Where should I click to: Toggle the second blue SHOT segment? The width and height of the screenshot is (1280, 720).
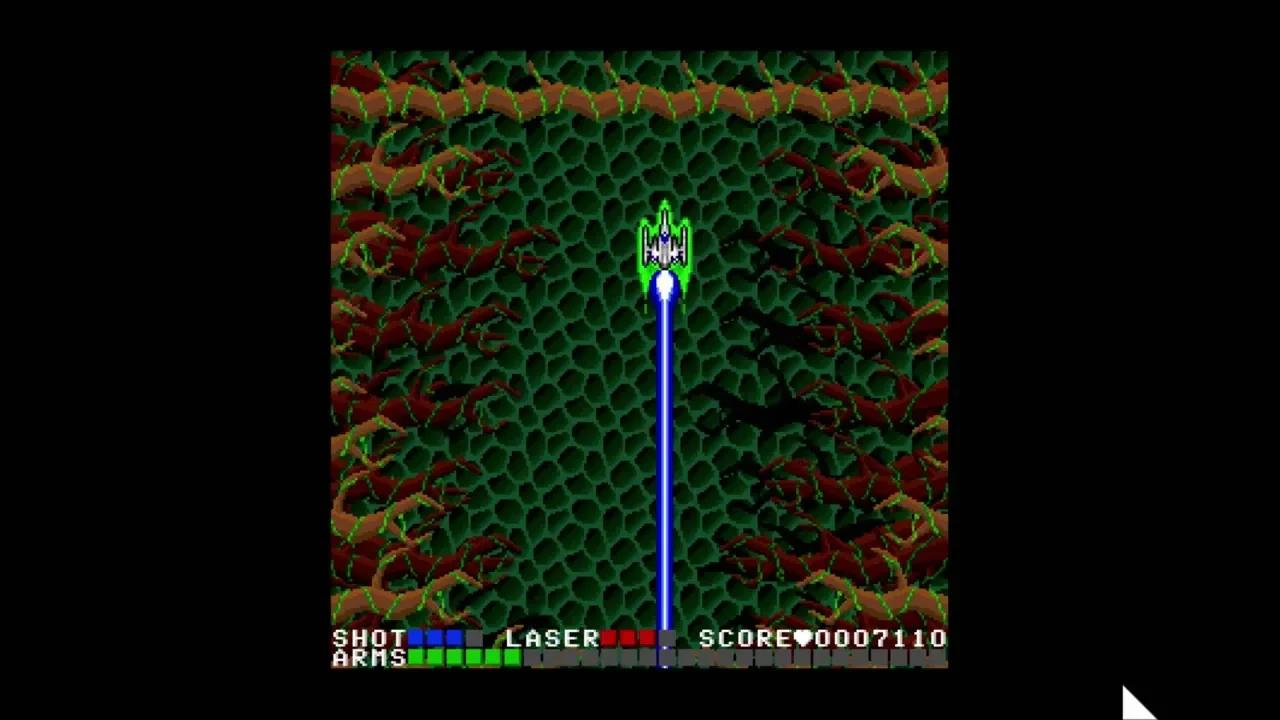[433, 637]
